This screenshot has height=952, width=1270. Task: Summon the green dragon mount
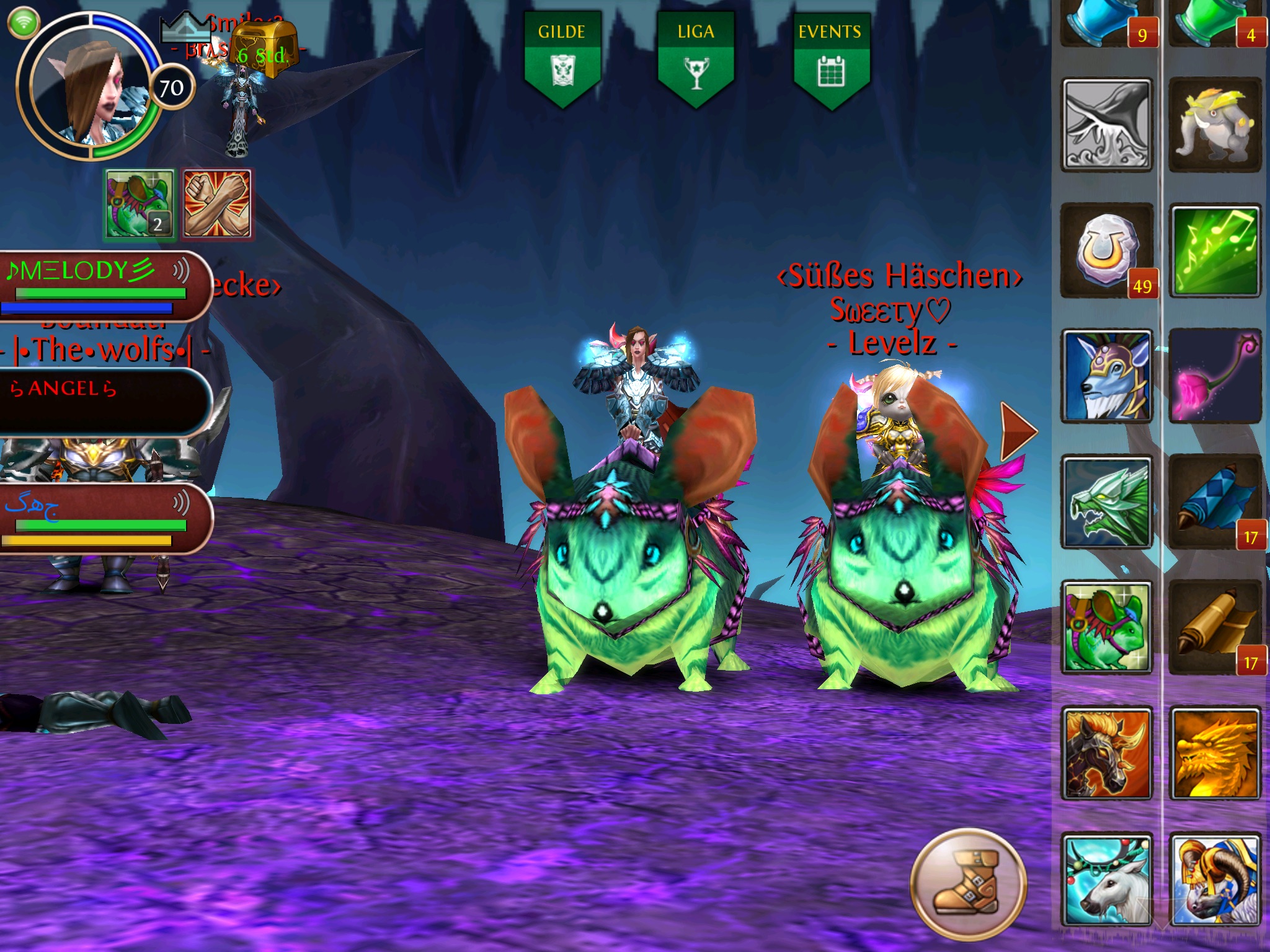click(x=1107, y=502)
